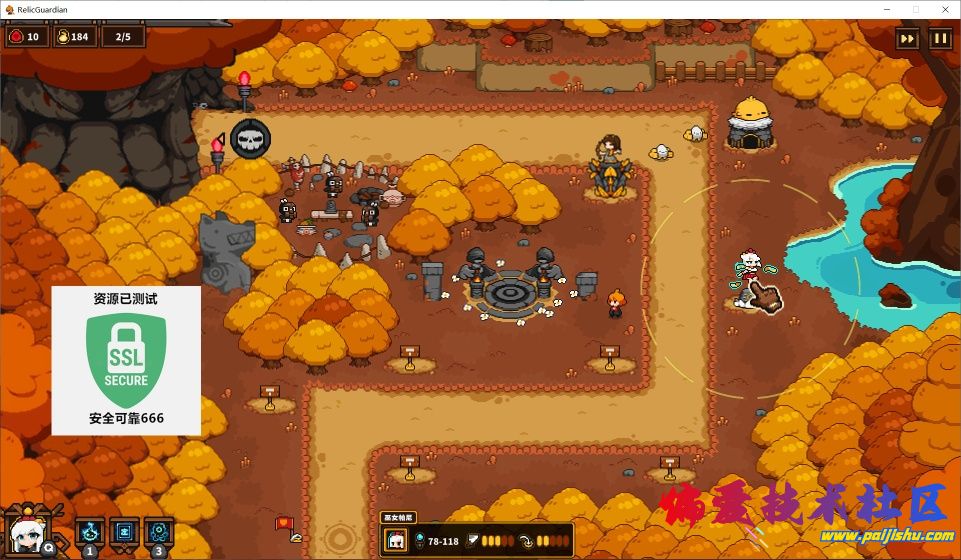Trigger the blue gear ability numbered 3
This screenshot has height=560, width=961.
tap(159, 531)
